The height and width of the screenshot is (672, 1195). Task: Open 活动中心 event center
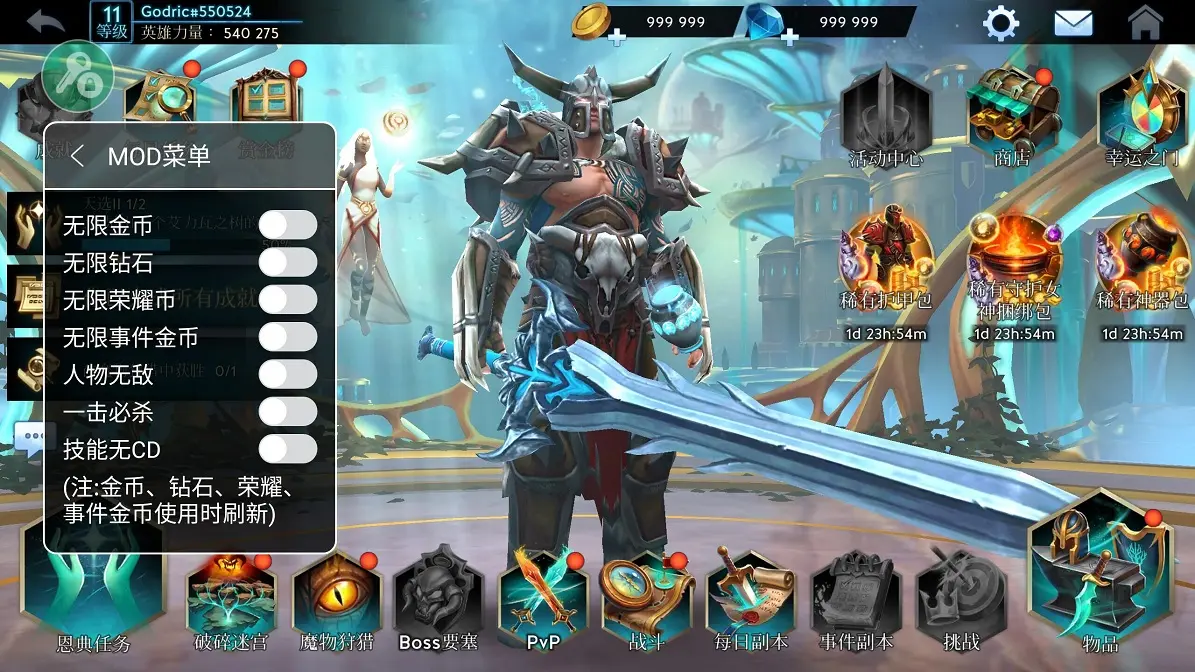point(885,114)
